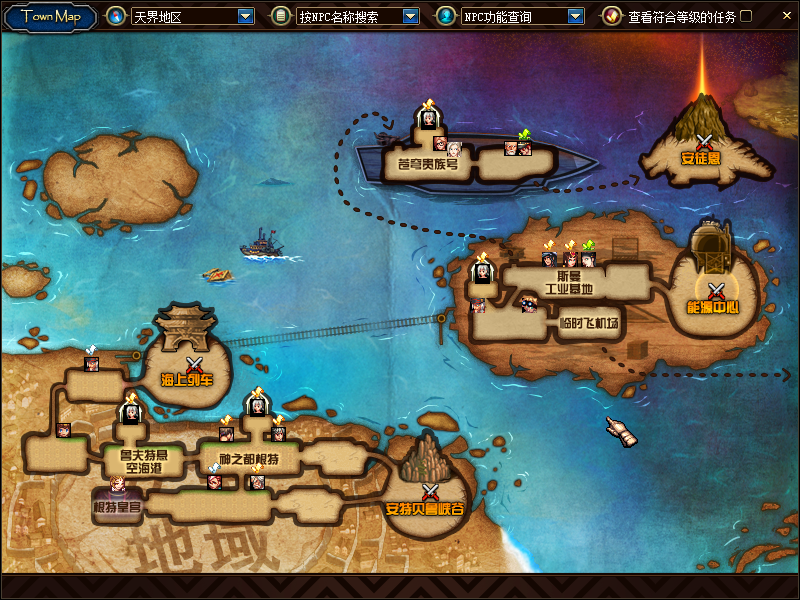Choose the 苍穹贵族号 ship area
This screenshot has width=800, height=600.
[427, 163]
